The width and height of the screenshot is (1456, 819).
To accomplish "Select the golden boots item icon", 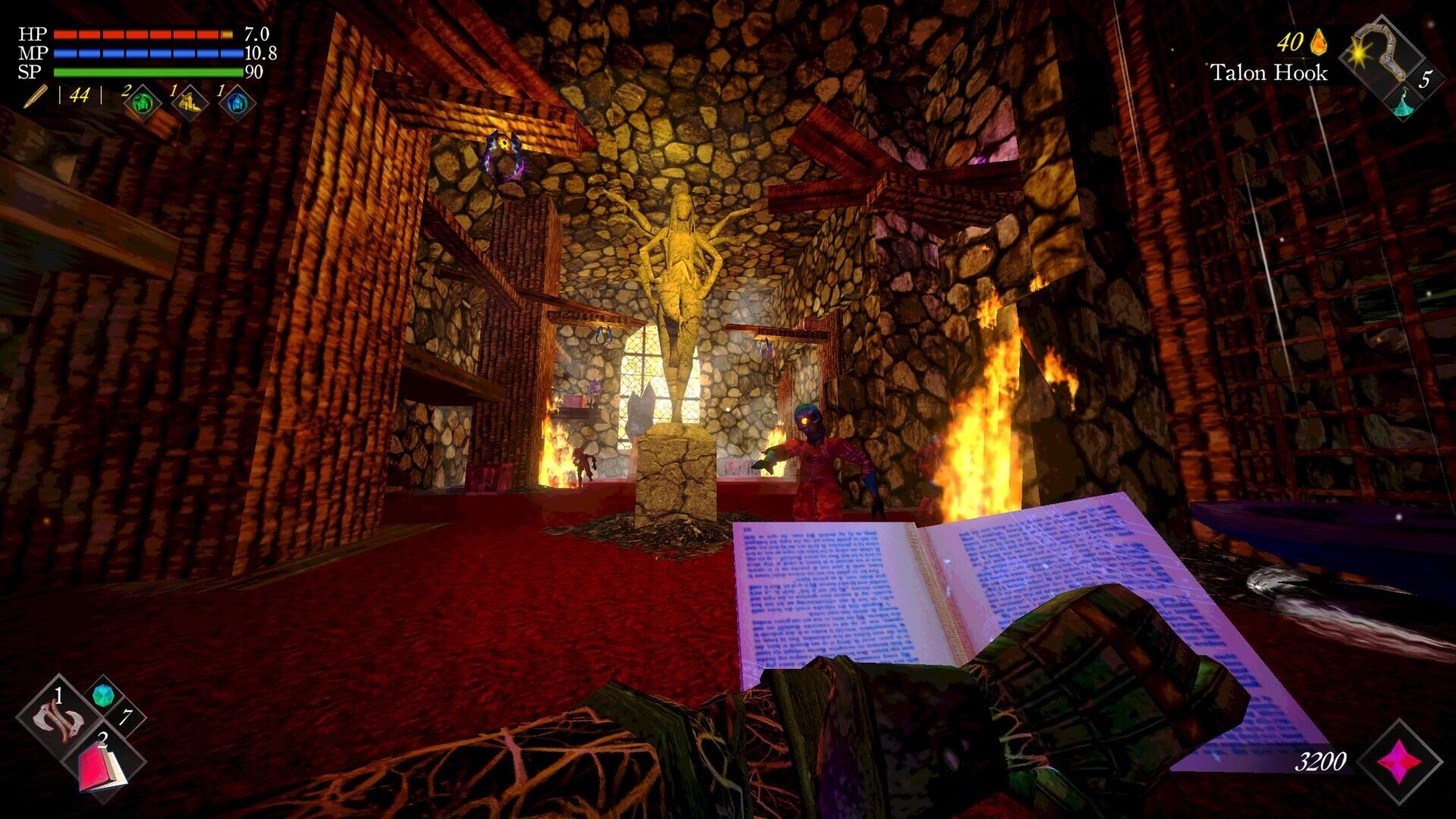I will tap(189, 102).
